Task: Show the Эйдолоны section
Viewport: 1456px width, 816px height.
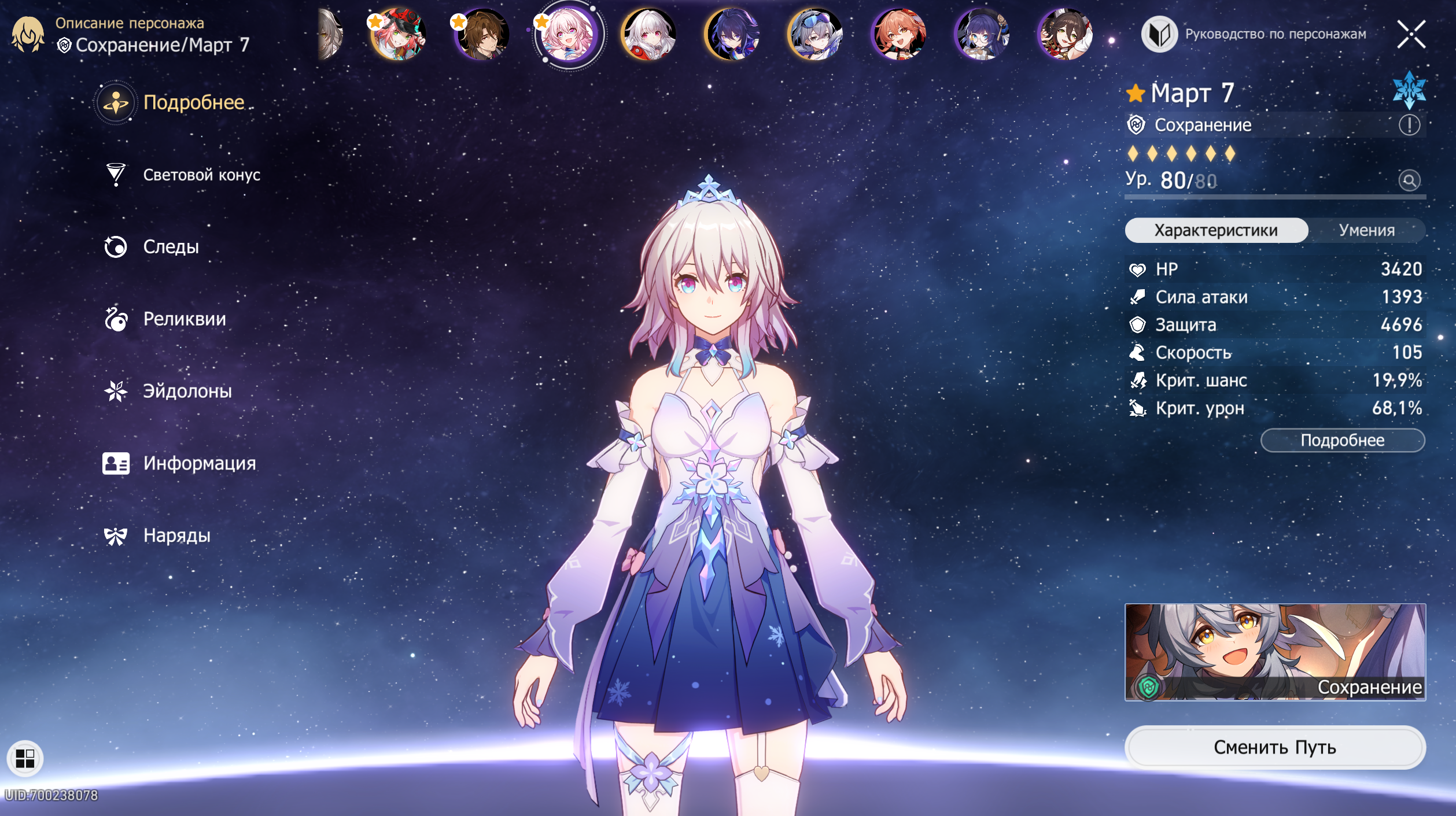Action: [187, 392]
